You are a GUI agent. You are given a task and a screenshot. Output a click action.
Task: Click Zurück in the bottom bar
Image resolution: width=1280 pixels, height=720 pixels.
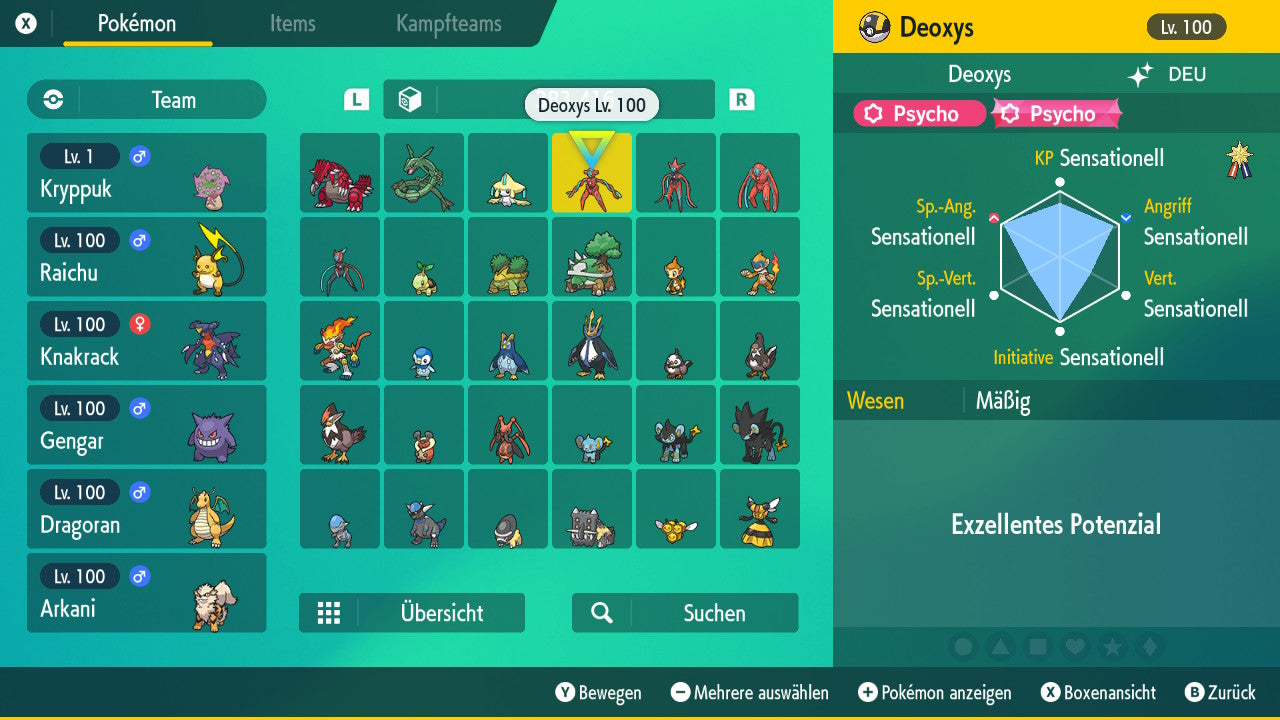click(1231, 692)
